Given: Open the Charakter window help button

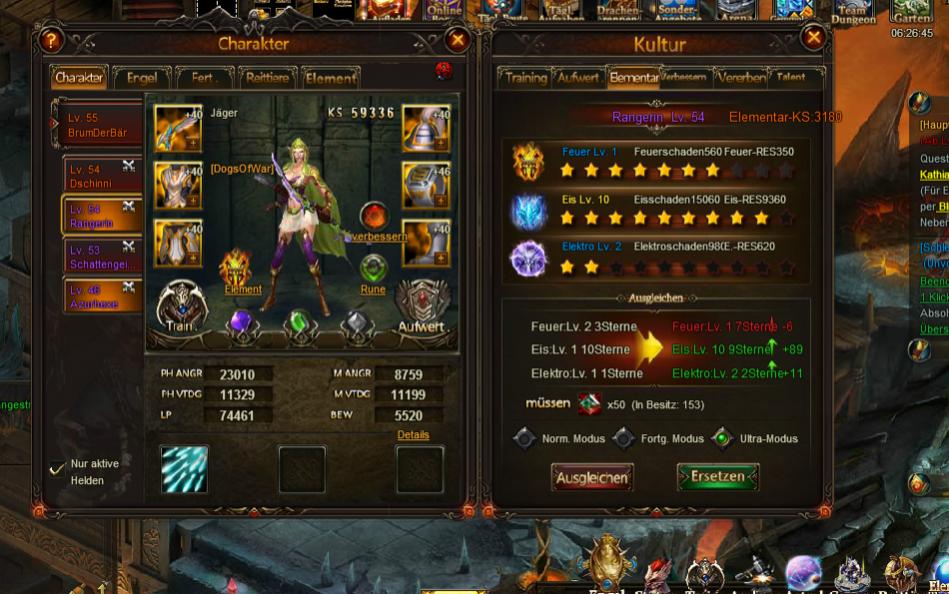Looking at the screenshot, I should click(50, 41).
